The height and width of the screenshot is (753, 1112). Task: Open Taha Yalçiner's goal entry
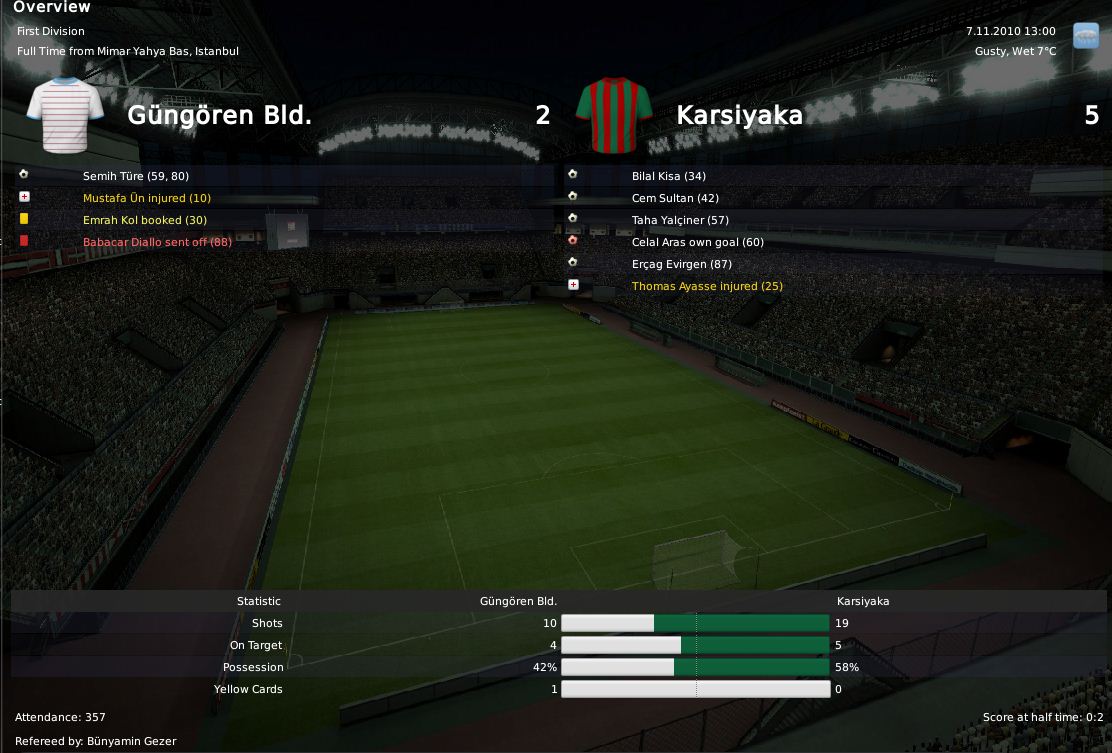(x=680, y=220)
